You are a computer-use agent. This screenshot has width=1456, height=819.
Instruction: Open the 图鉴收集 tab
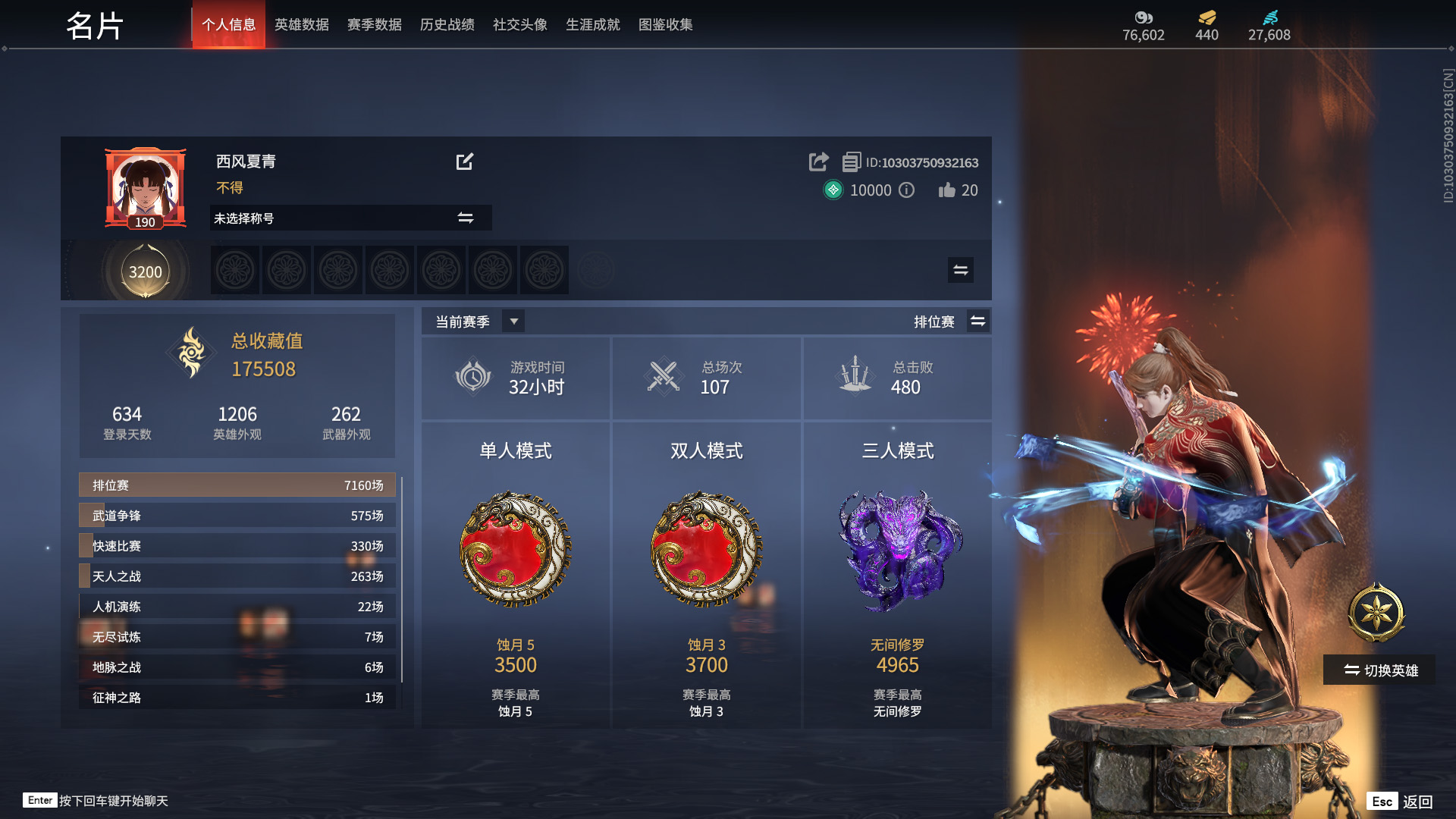point(666,24)
